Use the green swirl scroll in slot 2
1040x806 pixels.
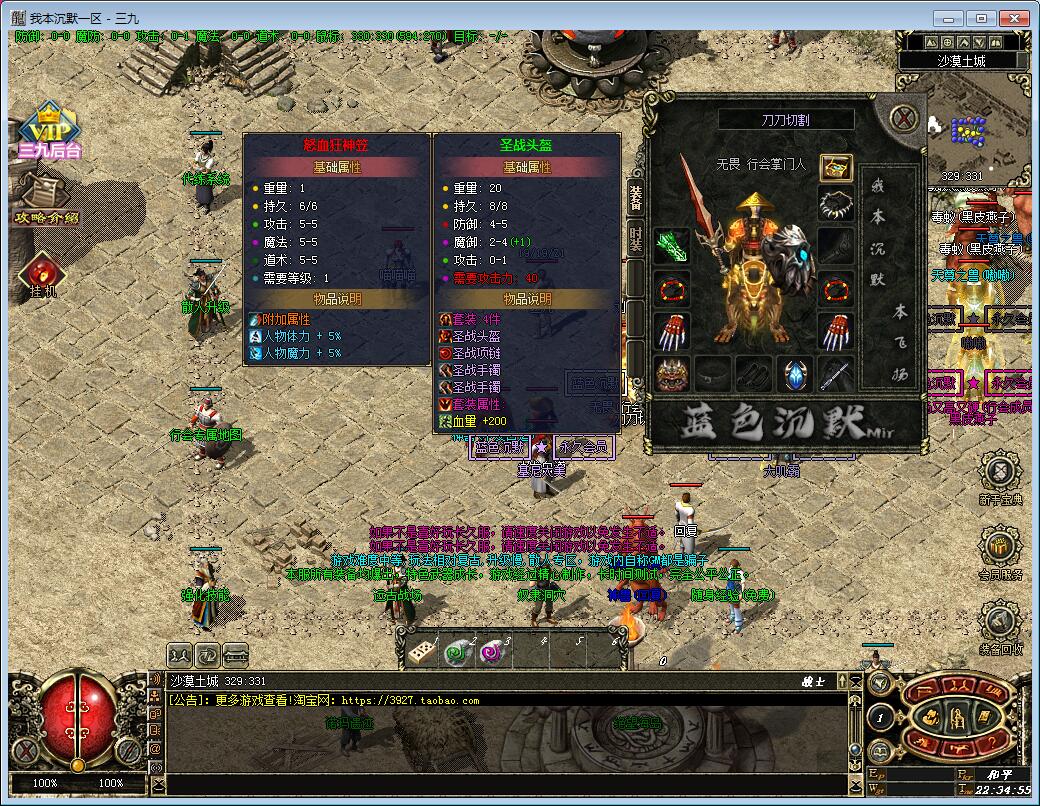coord(457,651)
